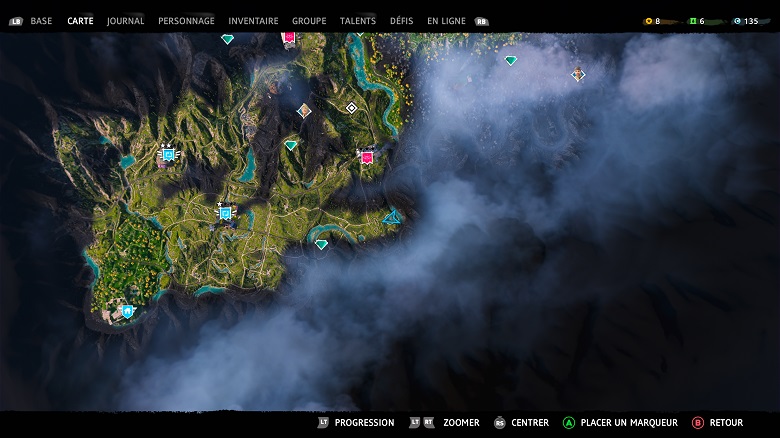Click the two-star blue outpost marker
780x438 pixels.
168,155
